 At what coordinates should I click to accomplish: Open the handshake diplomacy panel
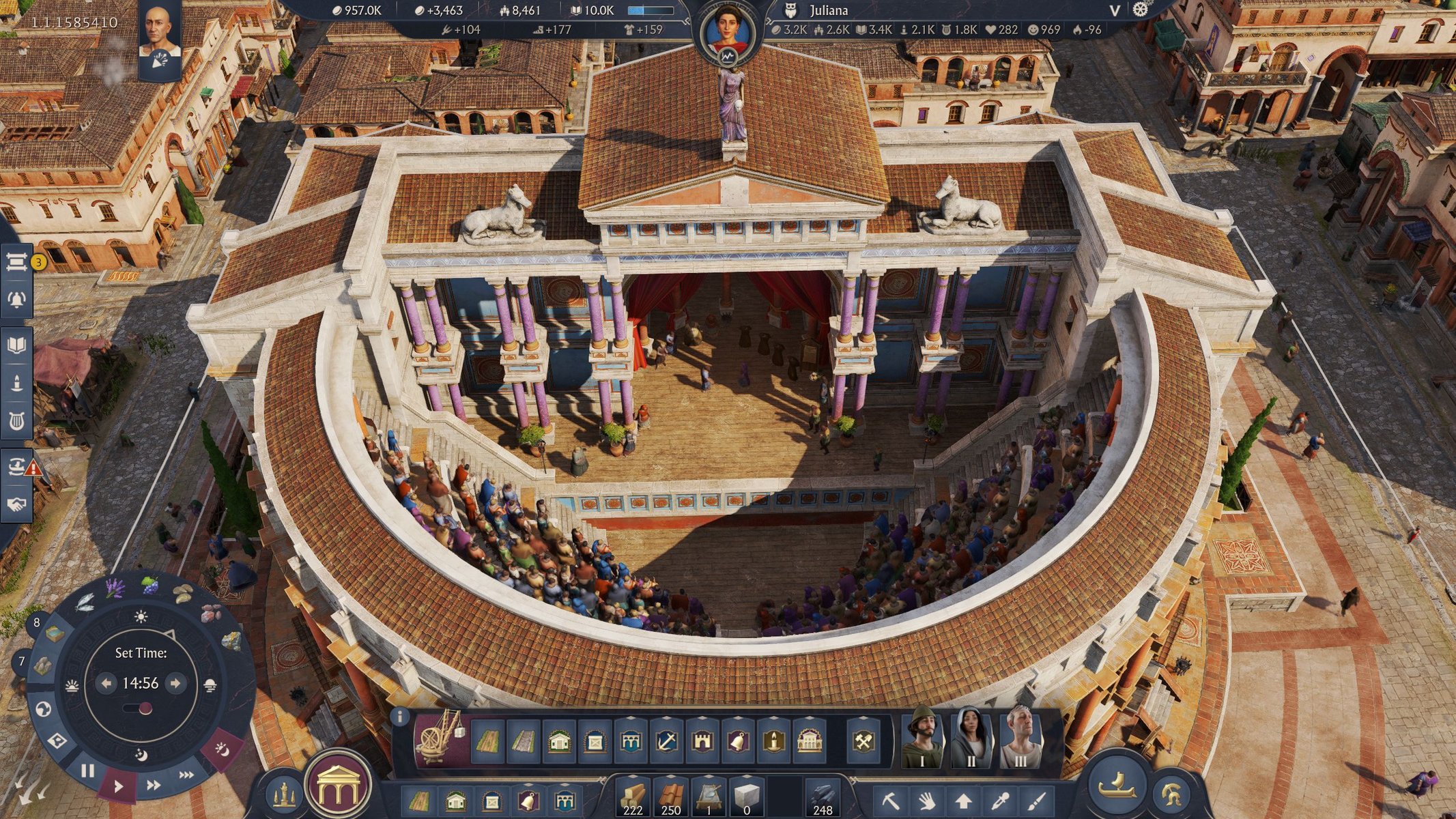(x=16, y=504)
